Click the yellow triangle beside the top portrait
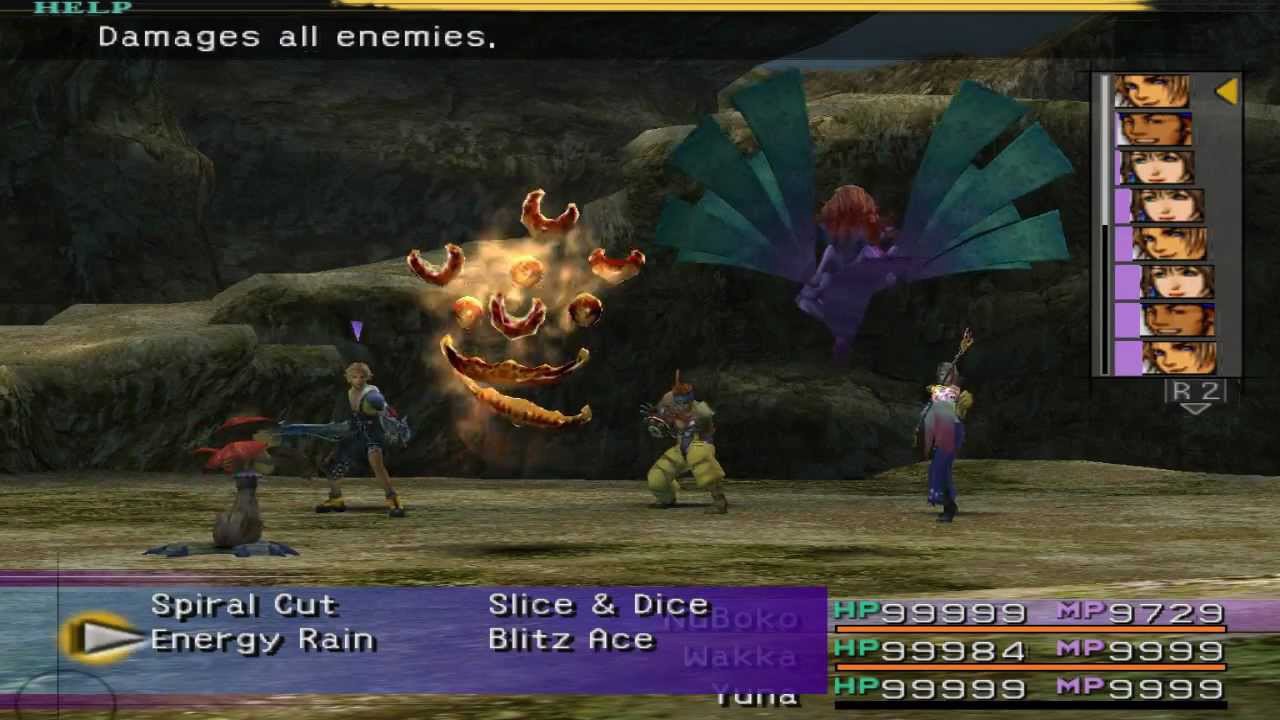This screenshot has width=1280, height=720. point(1227,91)
